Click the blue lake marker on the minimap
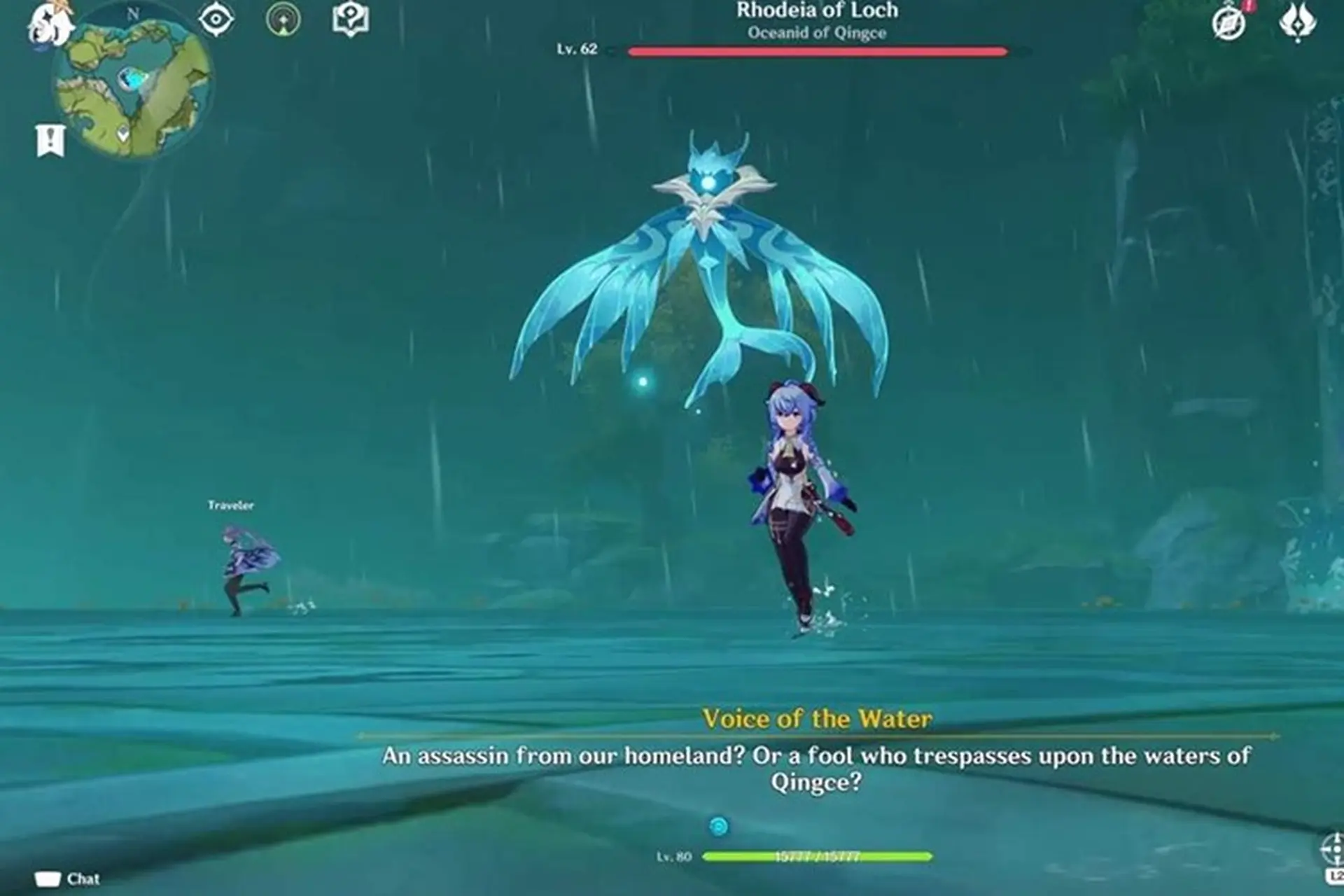The image size is (1344, 896). coord(133,80)
